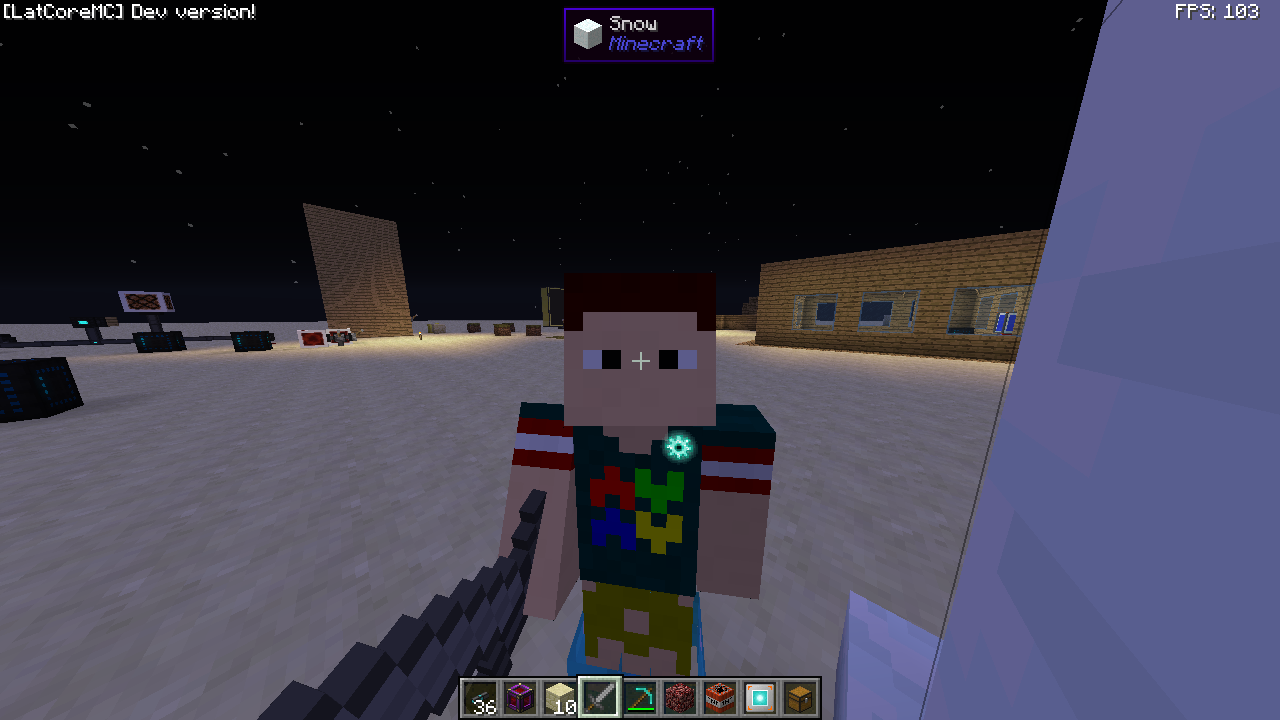Viewport: 1280px width, 720px height.
Task: Select the purple-framed red cube block
Action: (x=520, y=697)
